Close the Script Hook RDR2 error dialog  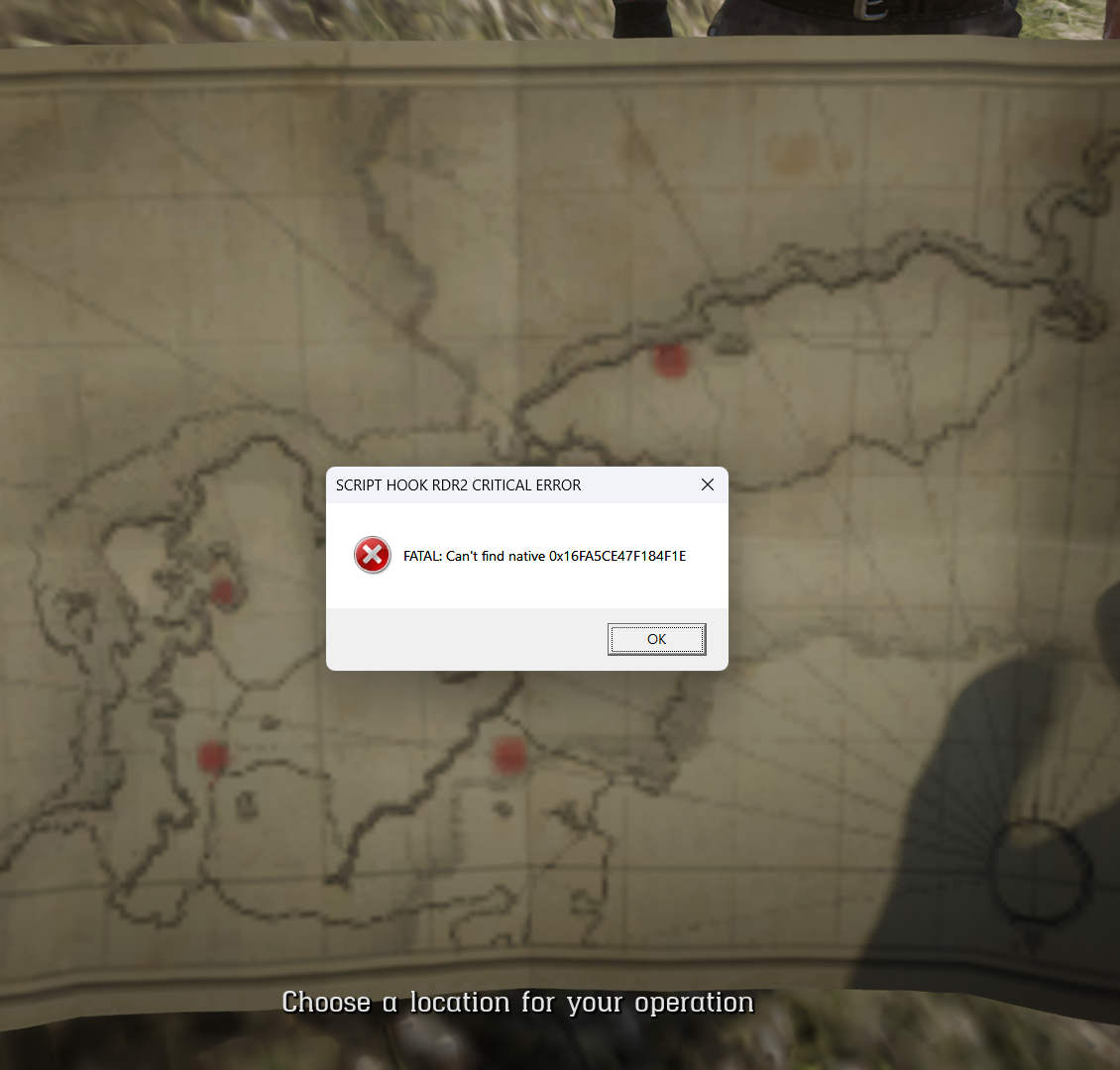click(x=708, y=484)
